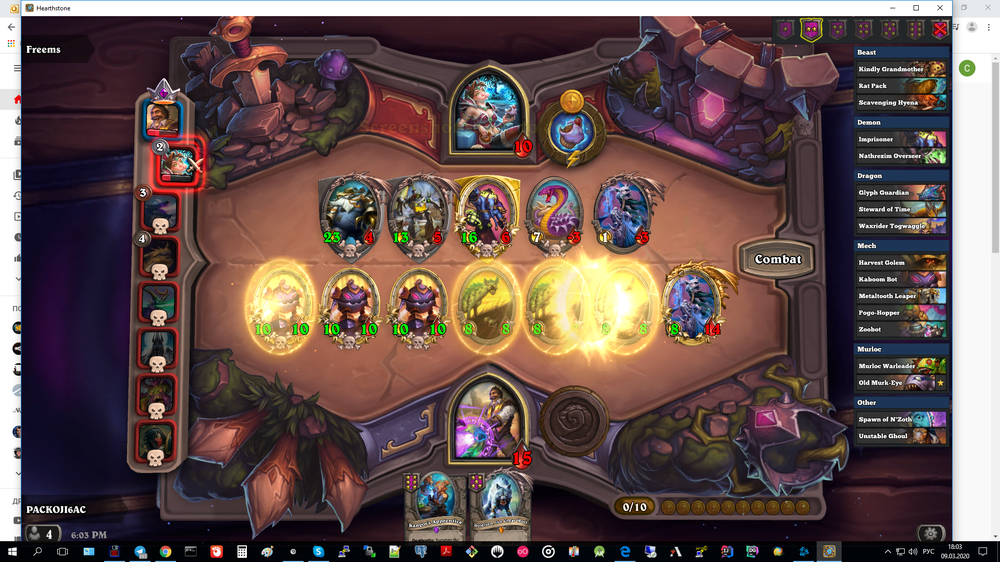Viewport: 1000px width, 562px height.
Task: Click the opponent's coin hero power button
Action: (571, 132)
